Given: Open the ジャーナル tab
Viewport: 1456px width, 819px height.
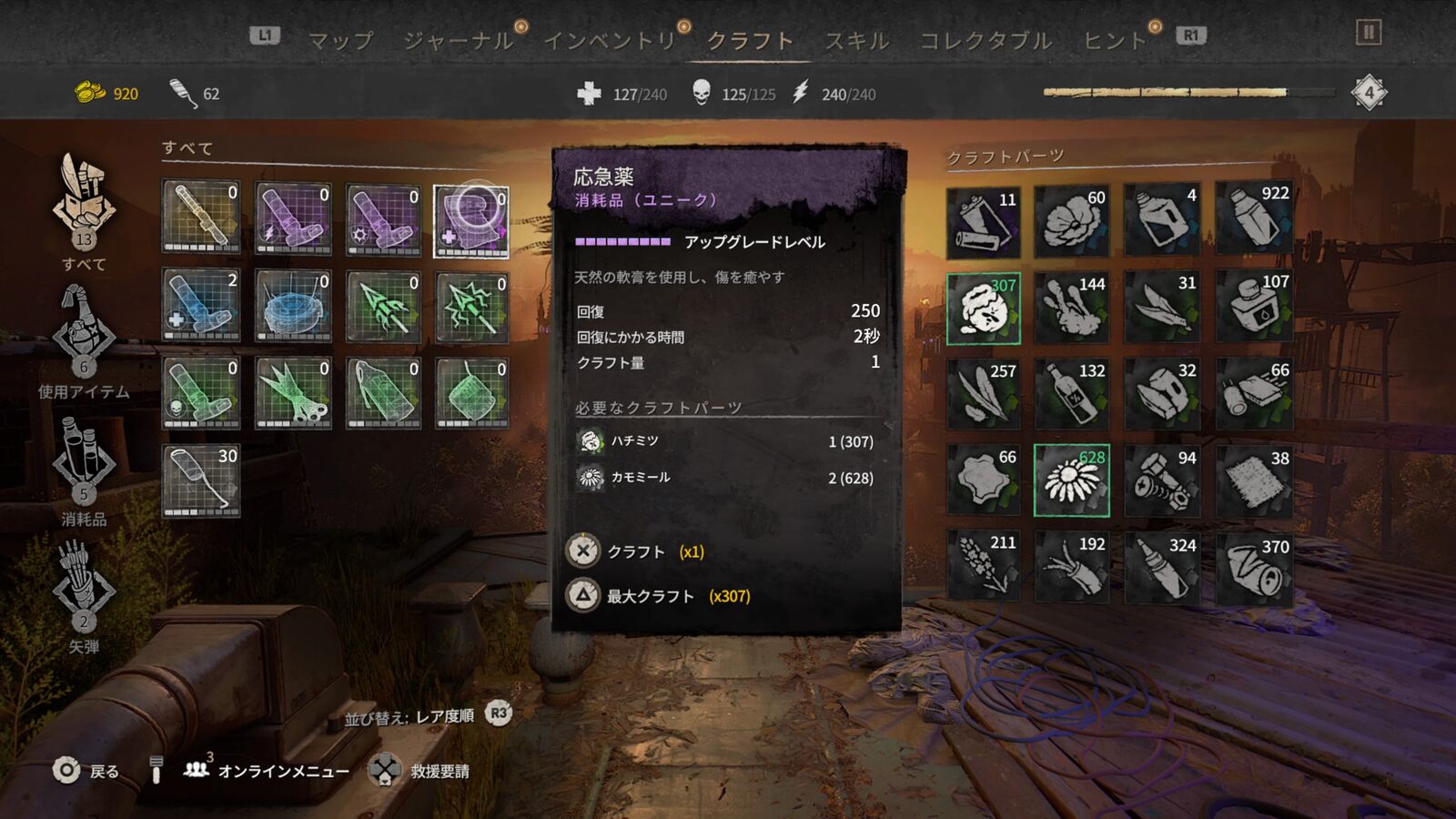Looking at the screenshot, I should [458, 41].
